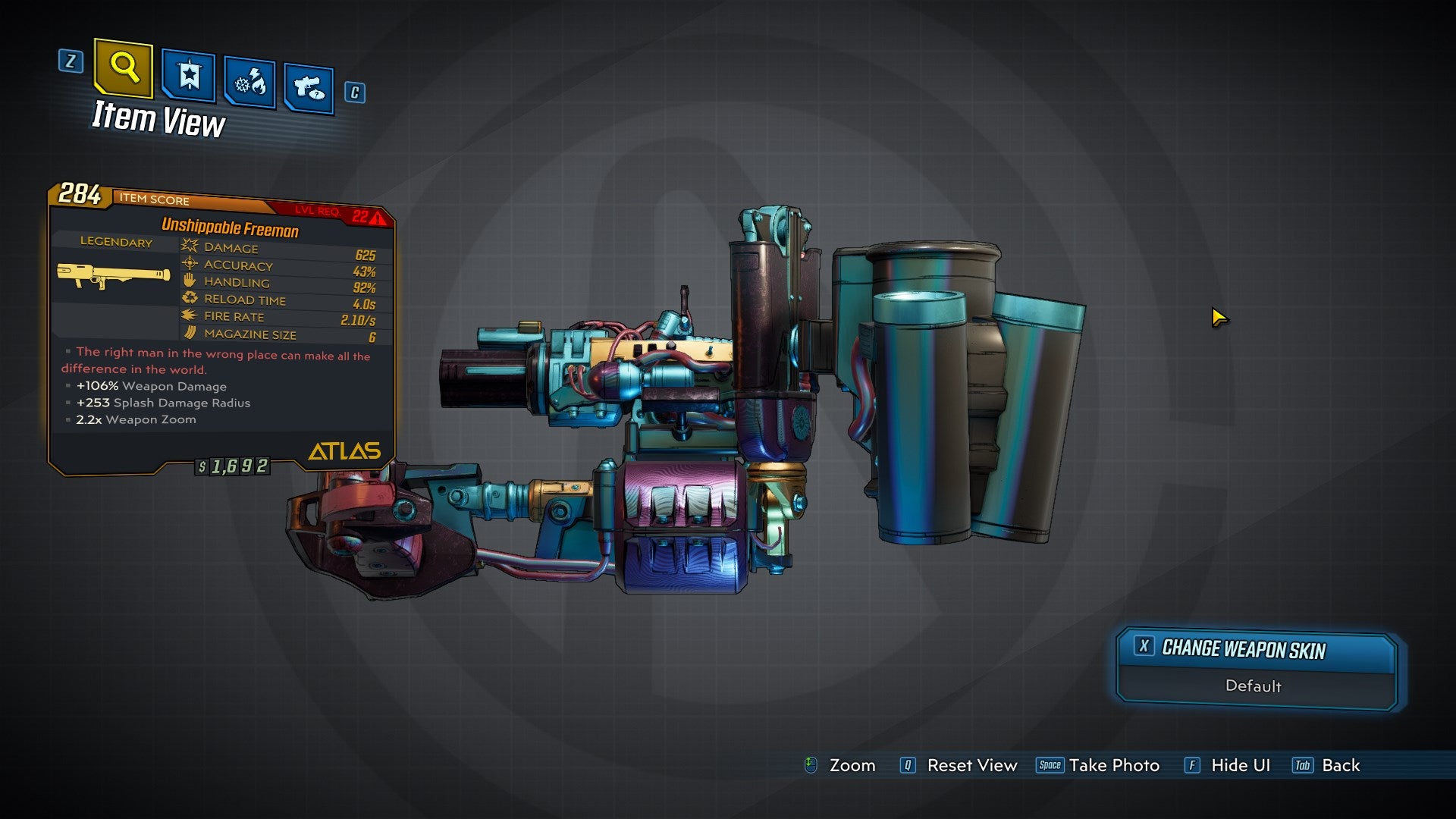The height and width of the screenshot is (819, 1456).
Task: Open the Default weapon skin selector
Action: 1253,686
